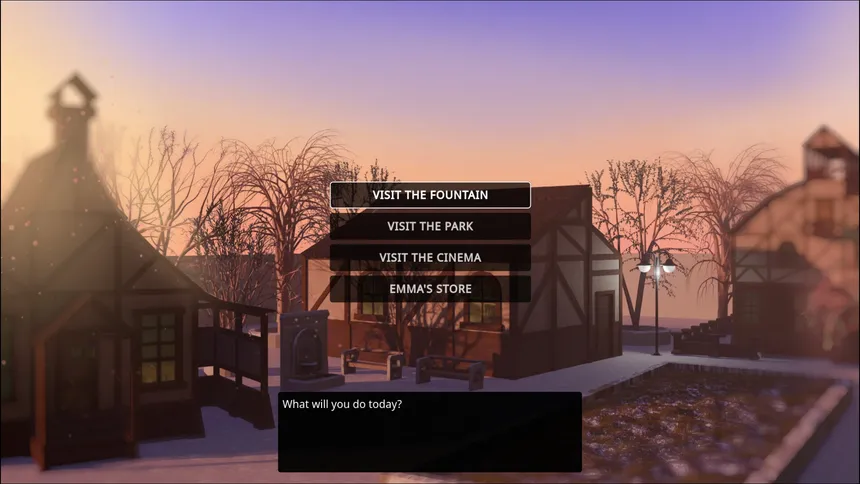Image resolution: width=860 pixels, height=484 pixels.
Task: Select Visit the Park
Action: (x=430, y=226)
